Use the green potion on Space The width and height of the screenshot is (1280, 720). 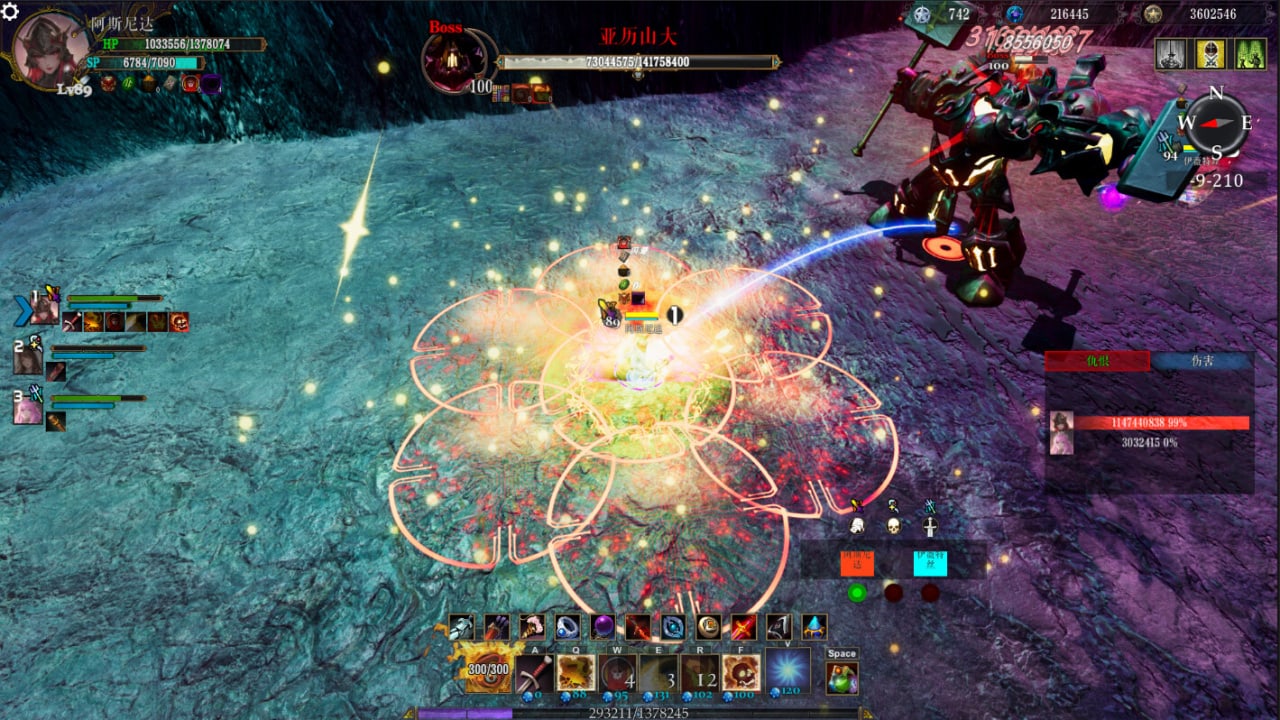point(842,677)
